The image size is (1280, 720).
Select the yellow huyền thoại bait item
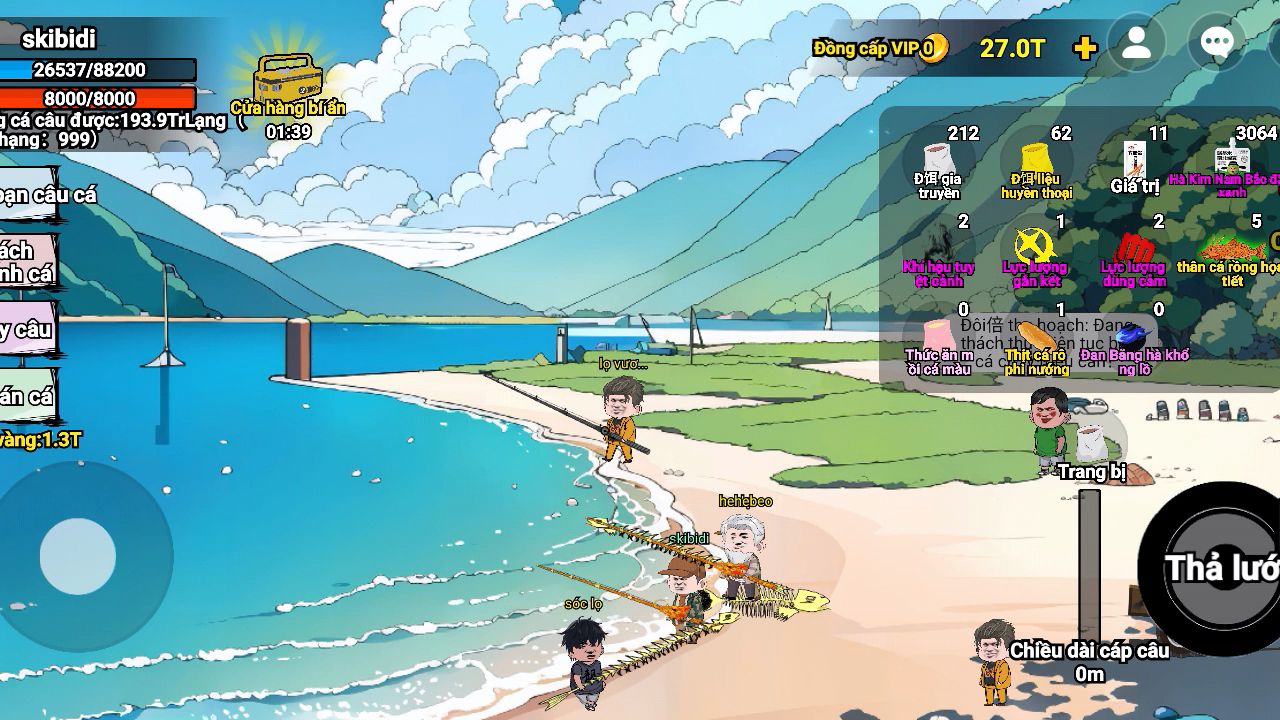pyautogui.click(x=1036, y=160)
